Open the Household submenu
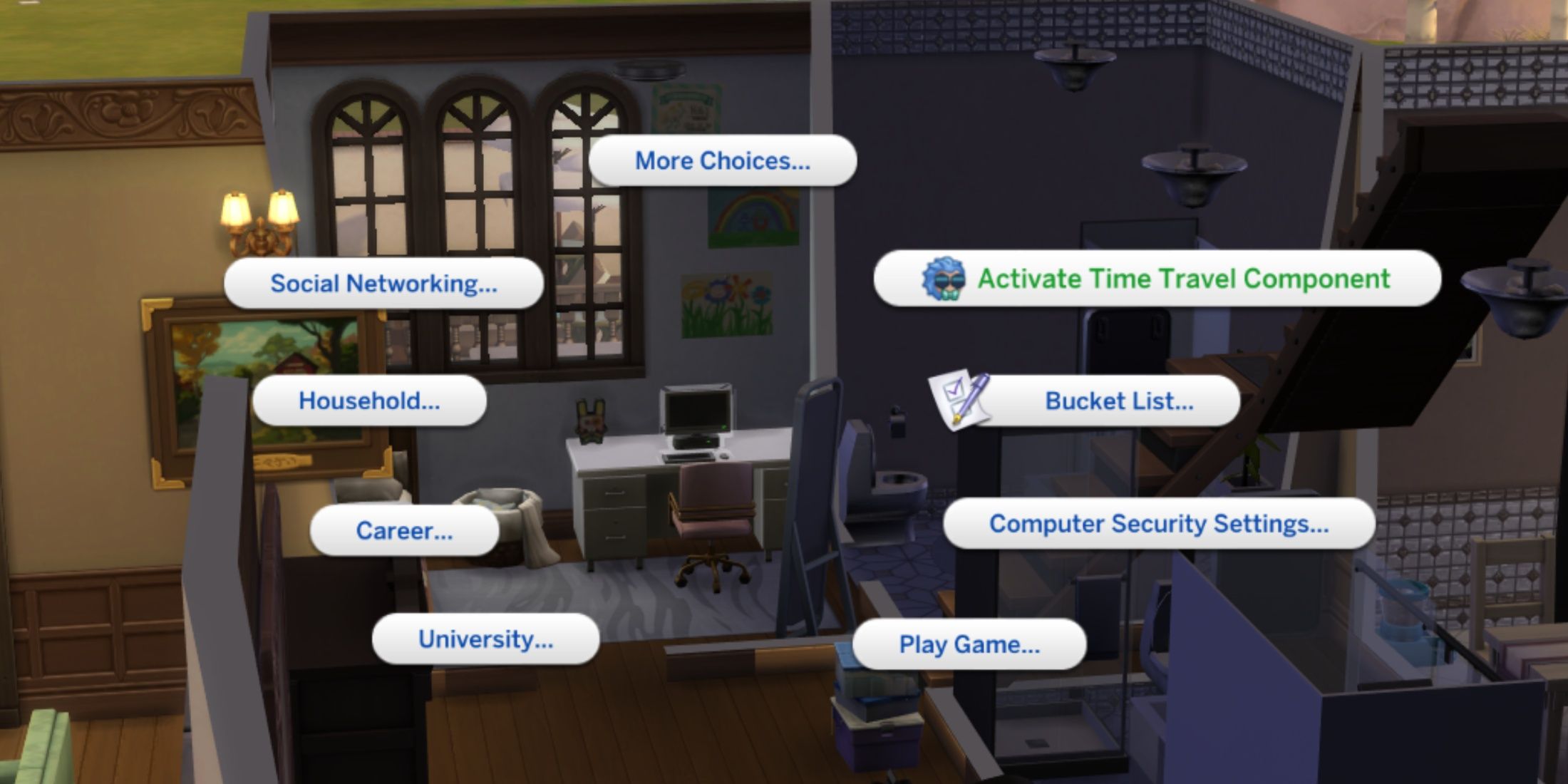This screenshot has height=784, width=1568. (x=369, y=401)
